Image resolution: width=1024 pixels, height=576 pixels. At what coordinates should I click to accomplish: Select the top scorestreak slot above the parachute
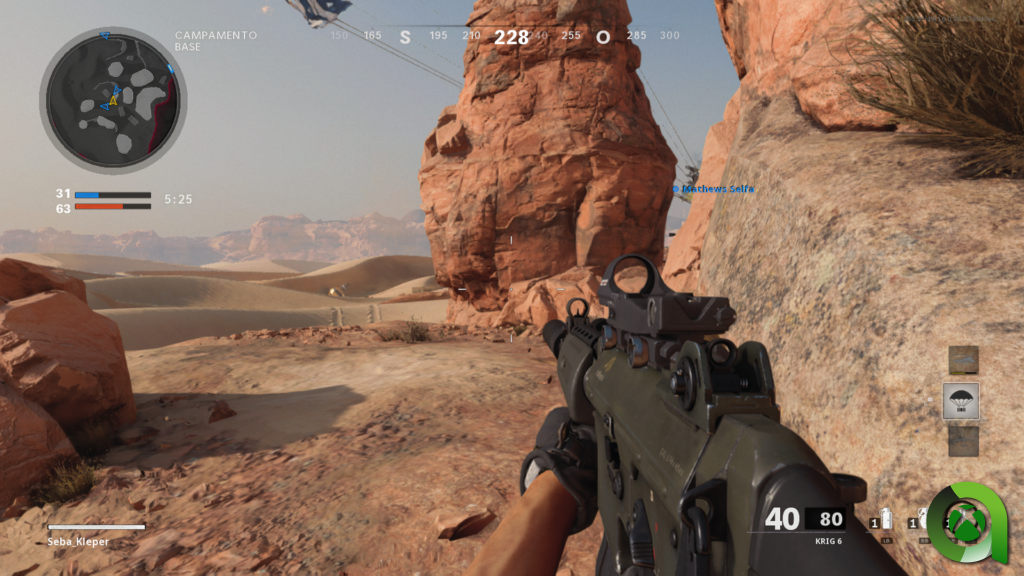(x=963, y=360)
